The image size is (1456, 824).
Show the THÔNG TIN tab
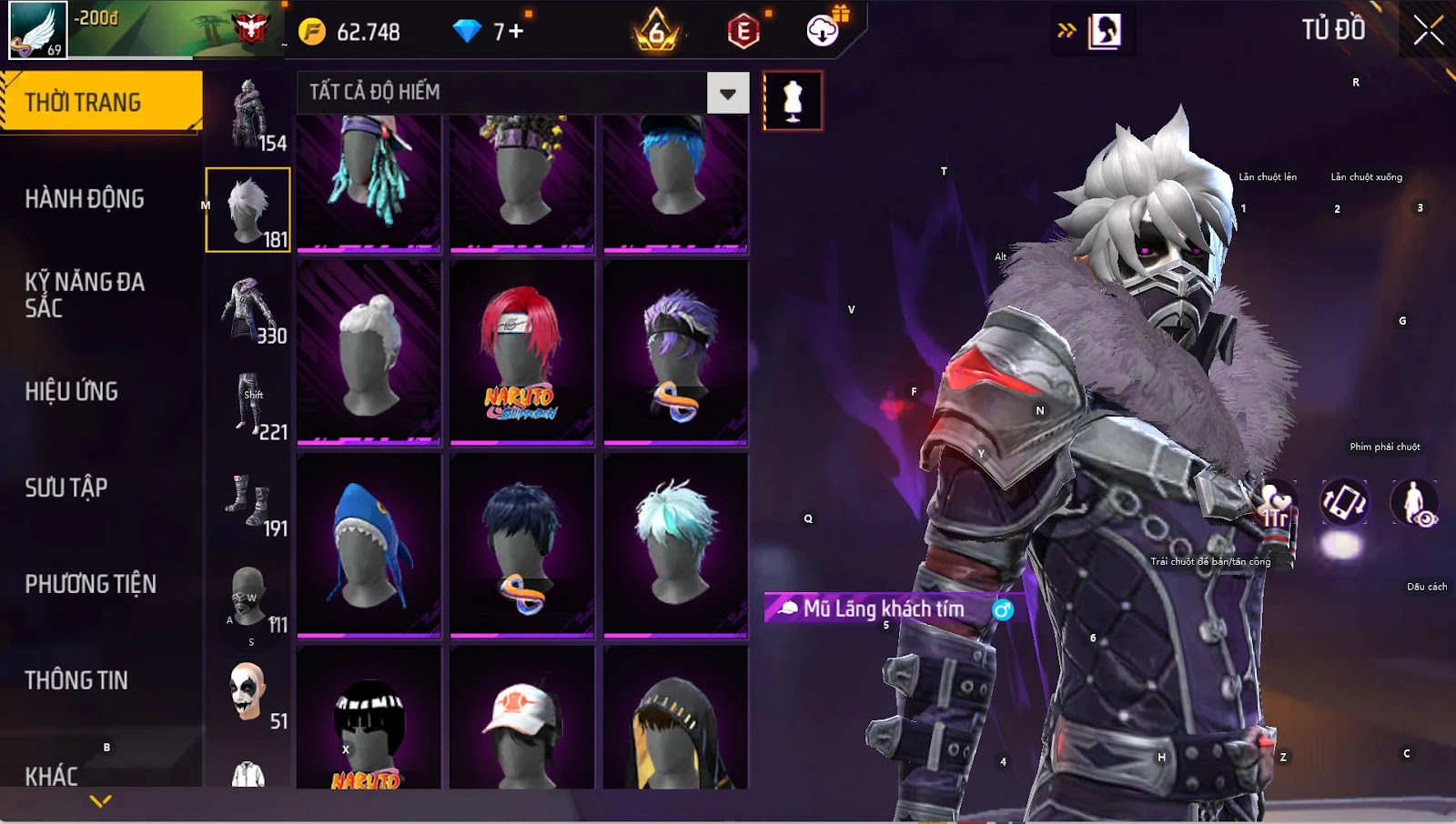coord(76,680)
